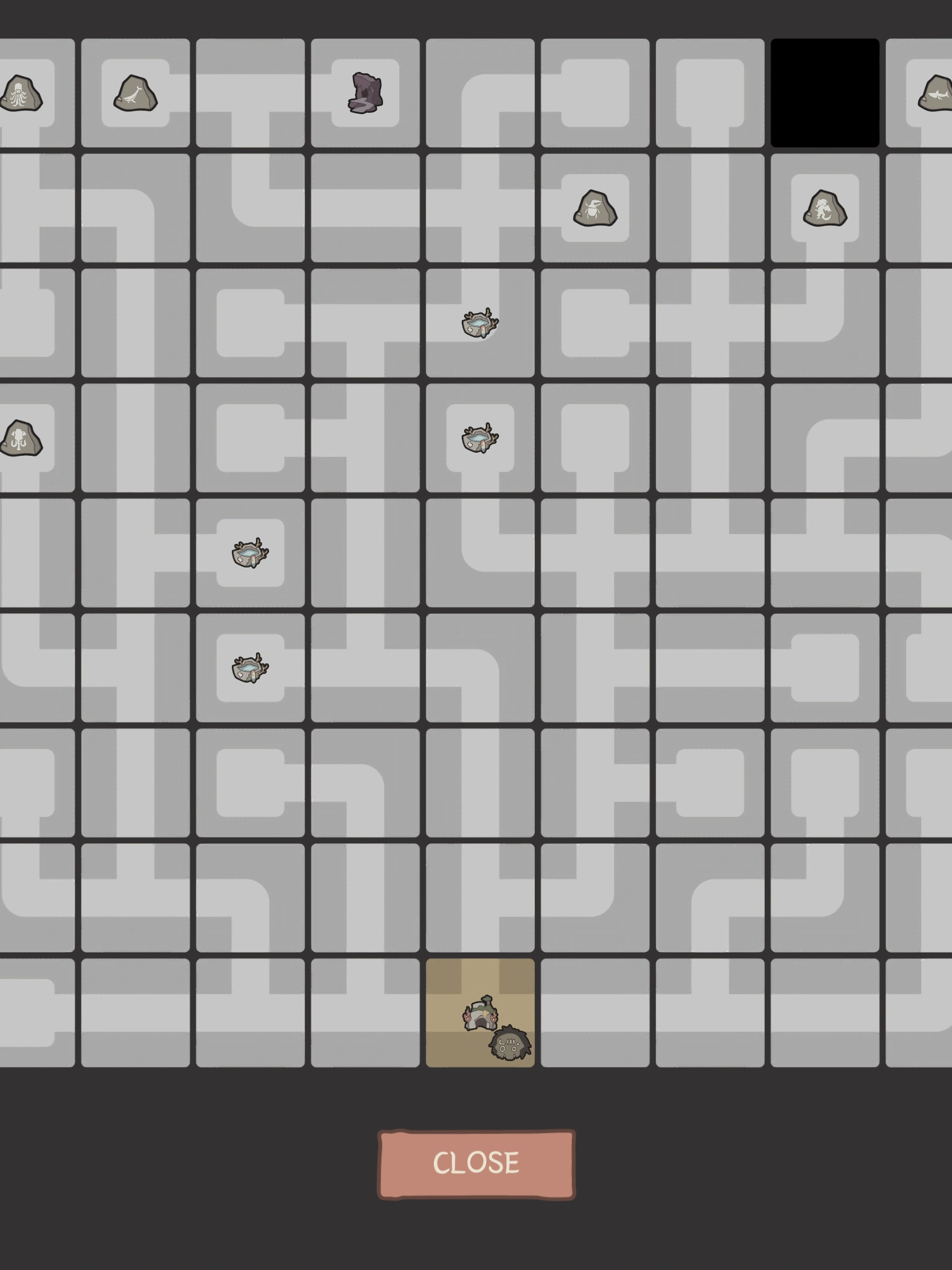Image resolution: width=952 pixels, height=1270 pixels.
Task: Click the bird fossil rock in top row
Action: (135, 94)
